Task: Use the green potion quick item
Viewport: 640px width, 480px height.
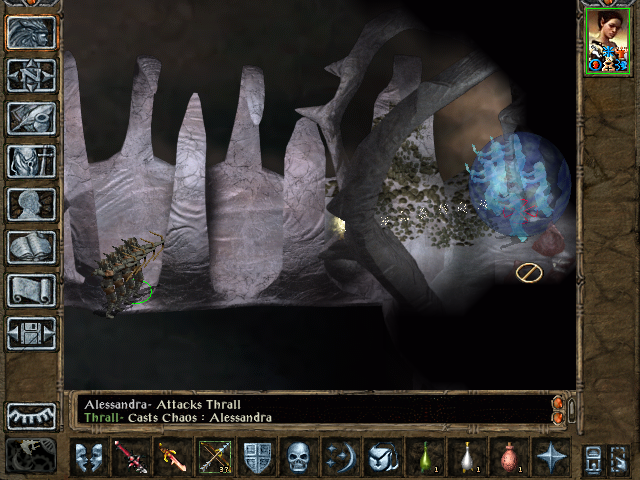Action: 424,457
